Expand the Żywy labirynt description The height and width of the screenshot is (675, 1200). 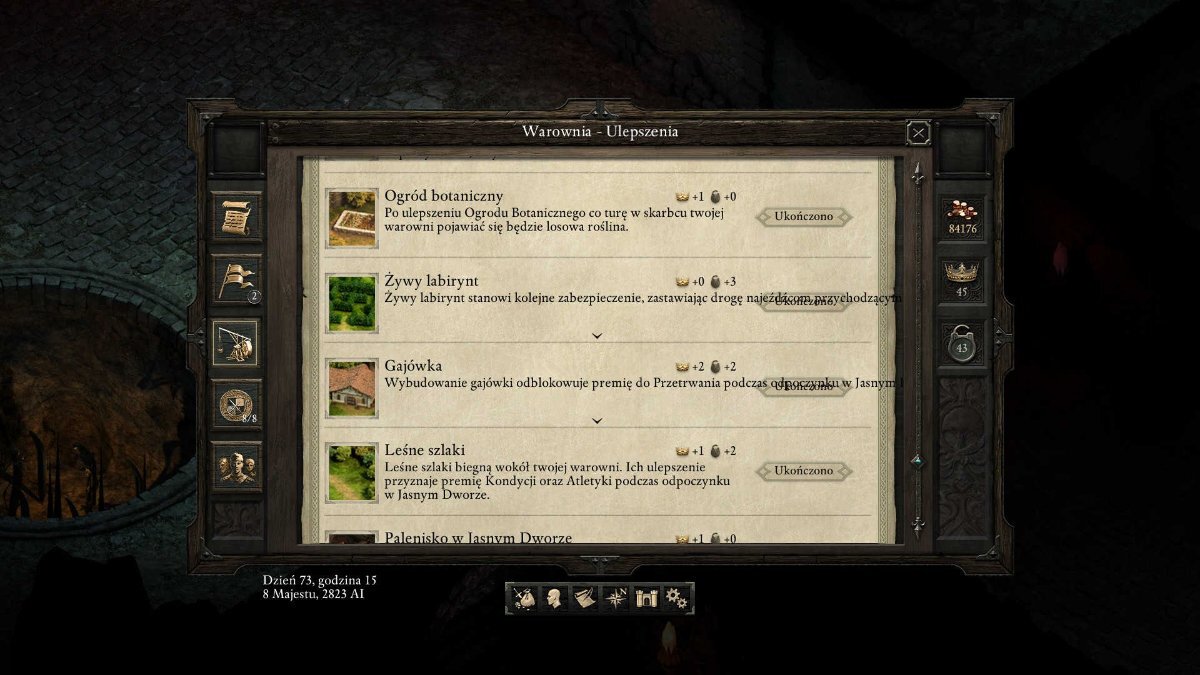click(597, 336)
